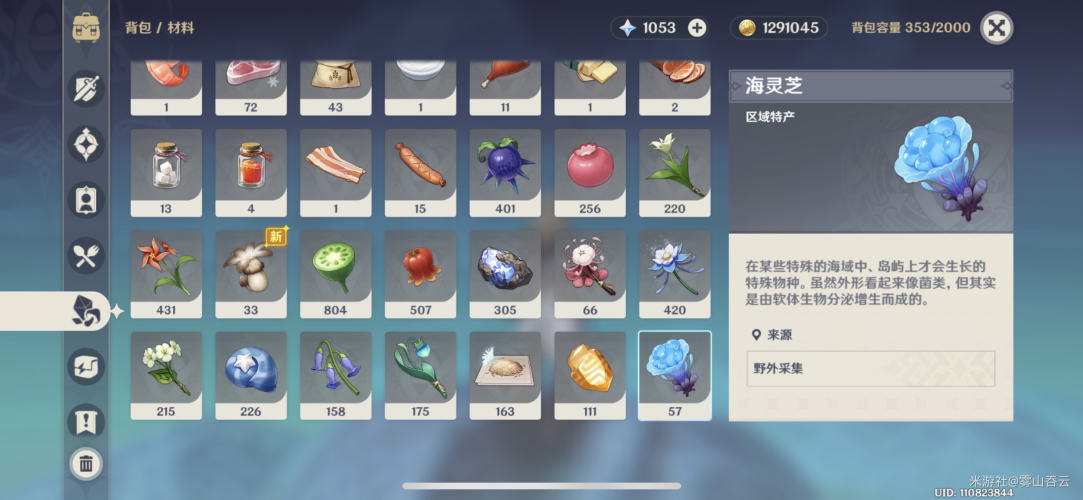This screenshot has width=1083, height=500.
Task: Select the purple bellflower stack of 158
Action: click(x=336, y=375)
